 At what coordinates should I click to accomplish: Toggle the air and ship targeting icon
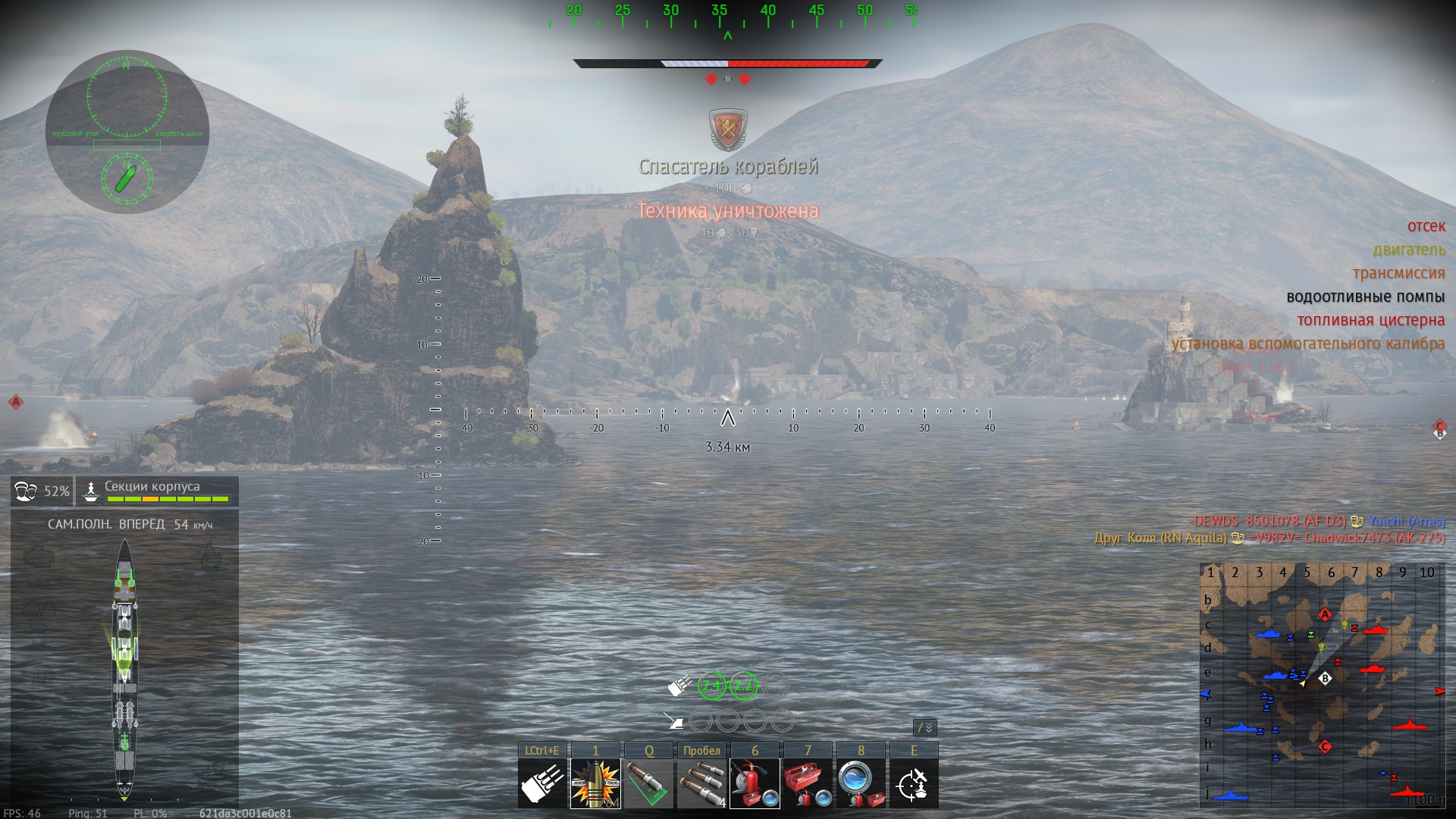pos(914,784)
